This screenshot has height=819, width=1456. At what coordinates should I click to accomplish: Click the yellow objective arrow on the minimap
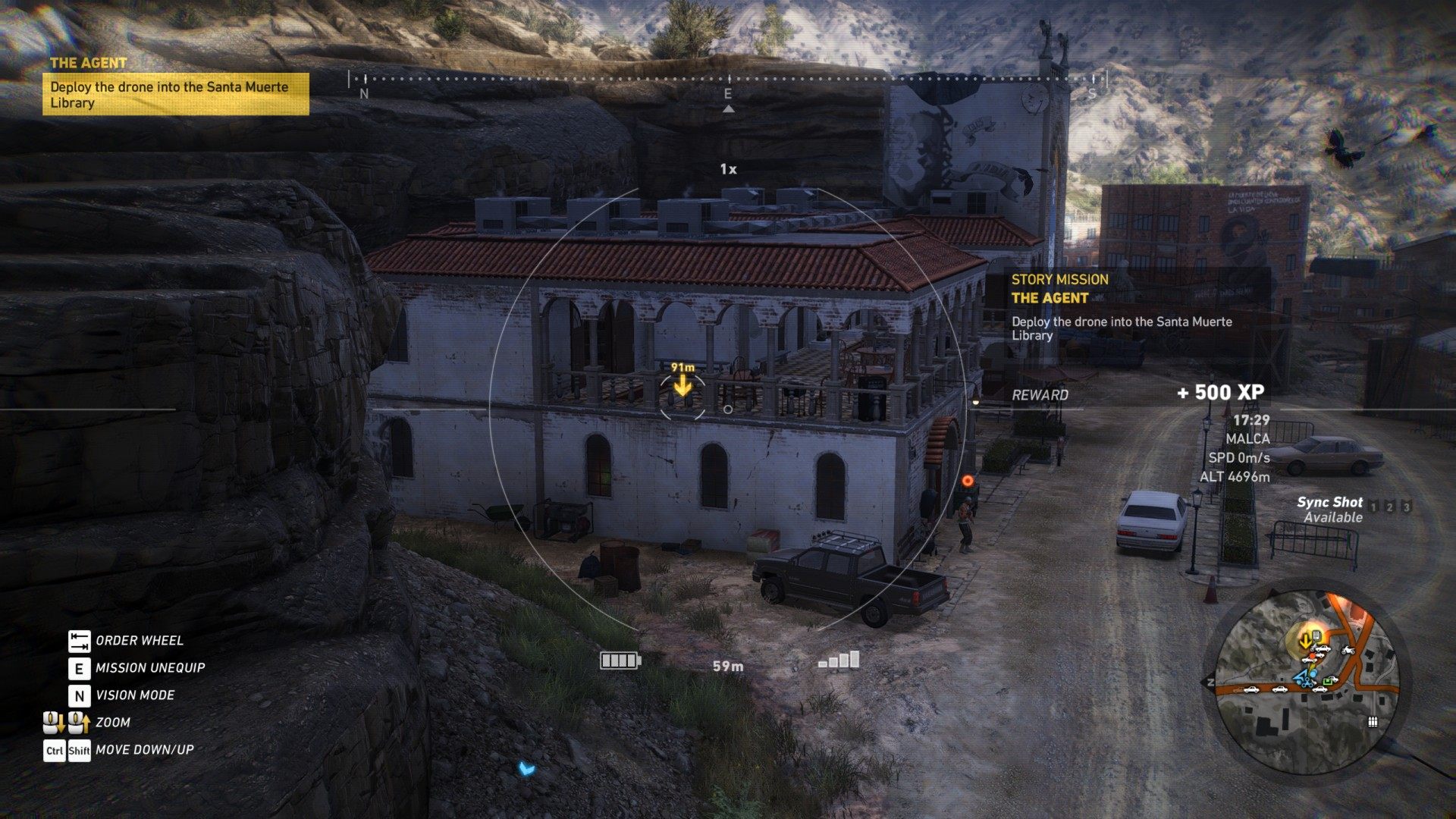pos(1306,642)
